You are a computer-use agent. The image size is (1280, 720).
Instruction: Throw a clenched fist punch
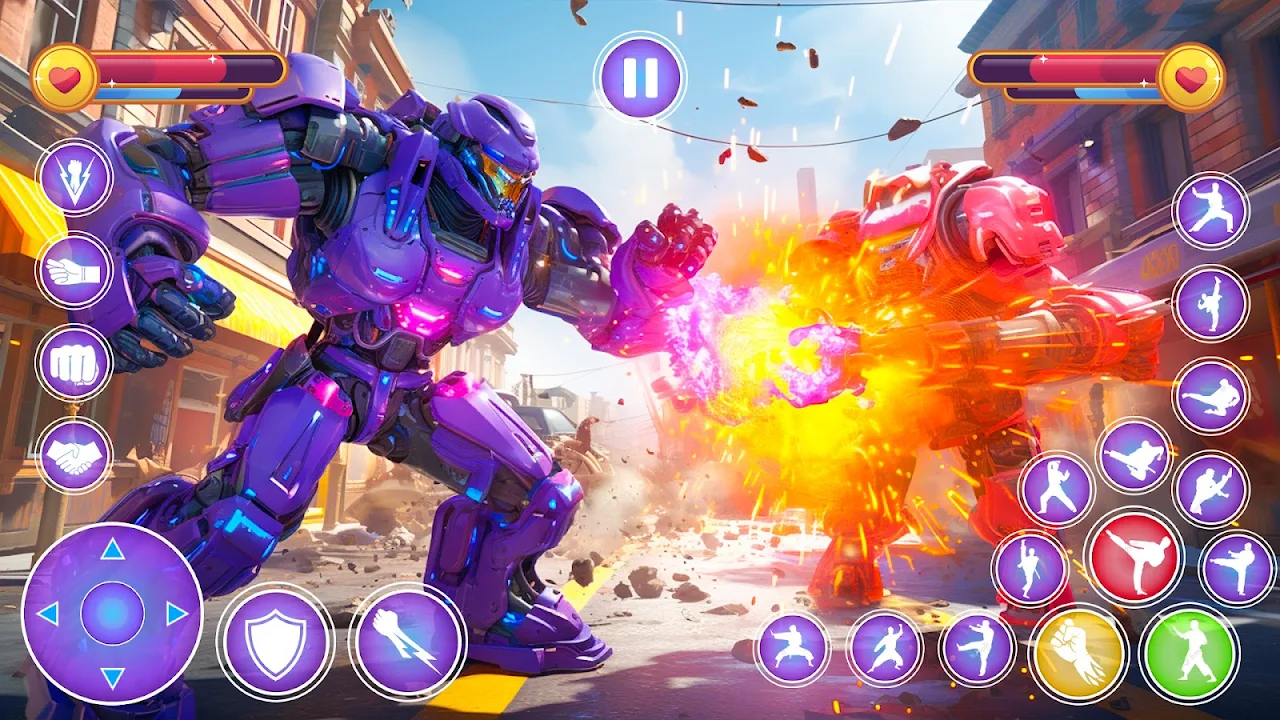pyautogui.click(x=74, y=363)
